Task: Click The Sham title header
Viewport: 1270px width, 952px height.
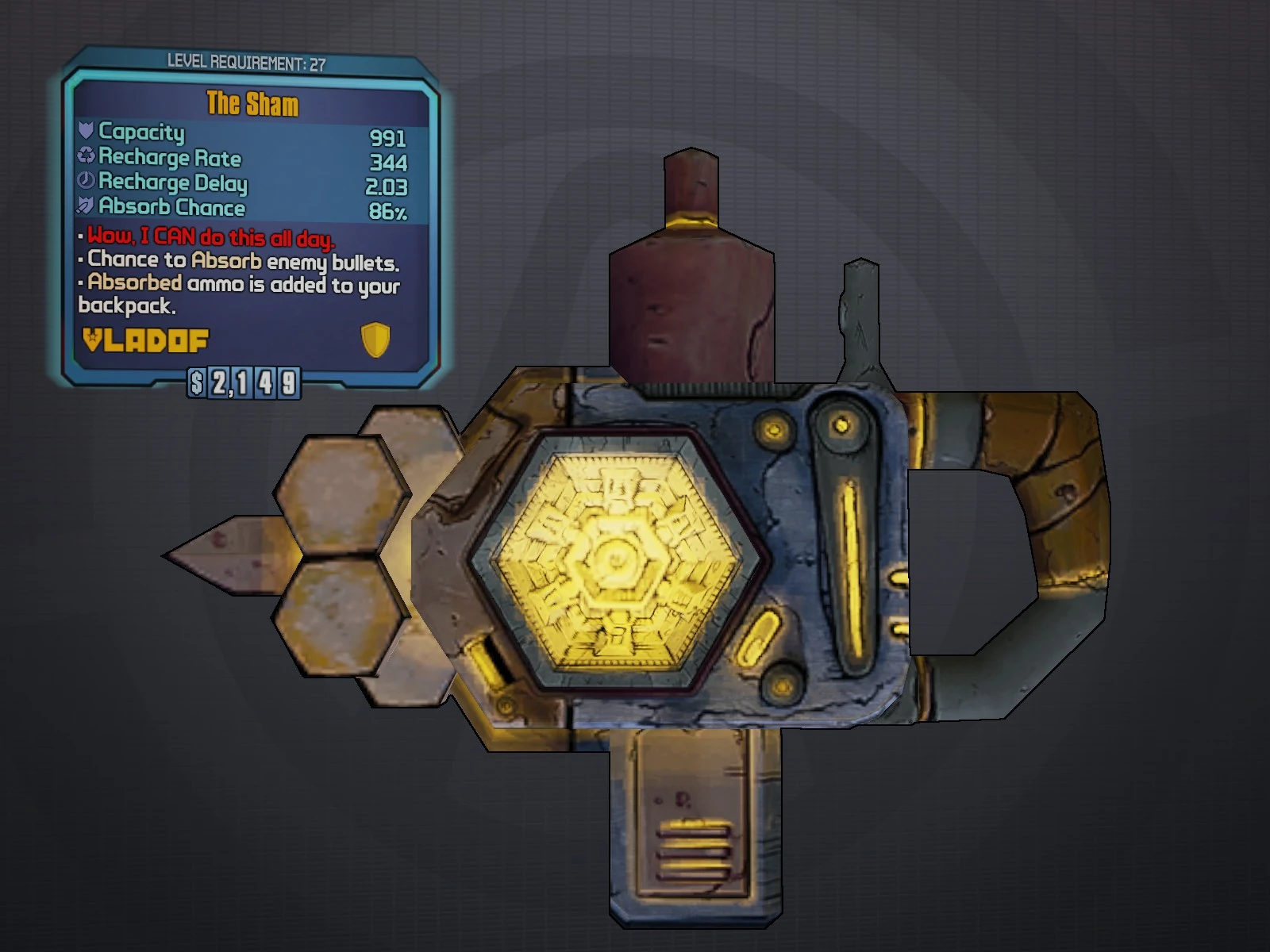Action: (x=252, y=103)
